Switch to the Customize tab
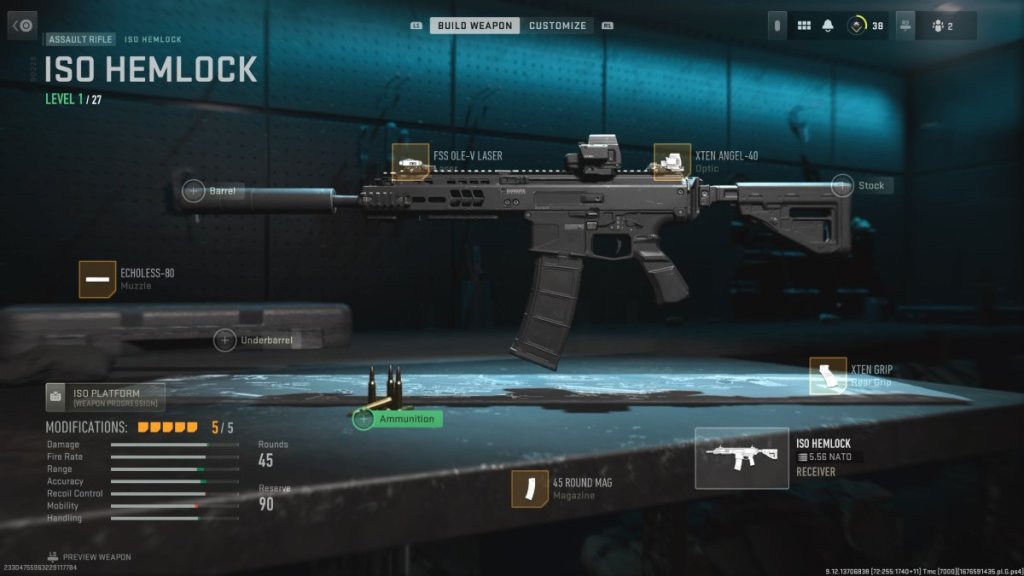Viewport: 1024px width, 576px height. coord(558,25)
